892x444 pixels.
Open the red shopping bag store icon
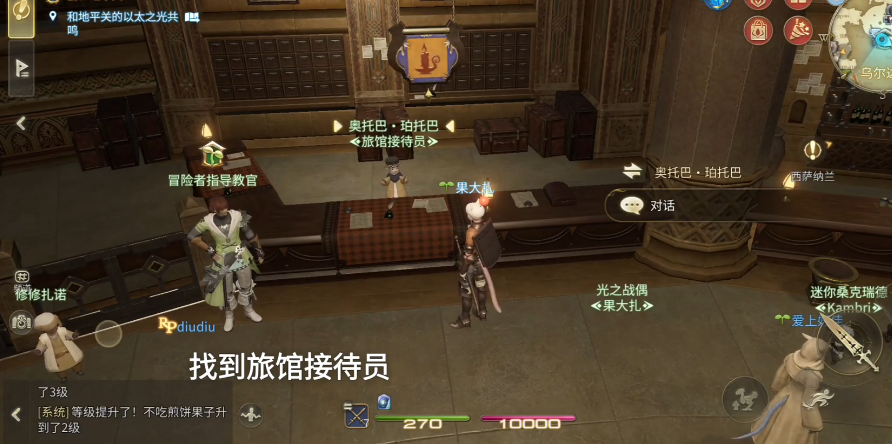pos(759,30)
